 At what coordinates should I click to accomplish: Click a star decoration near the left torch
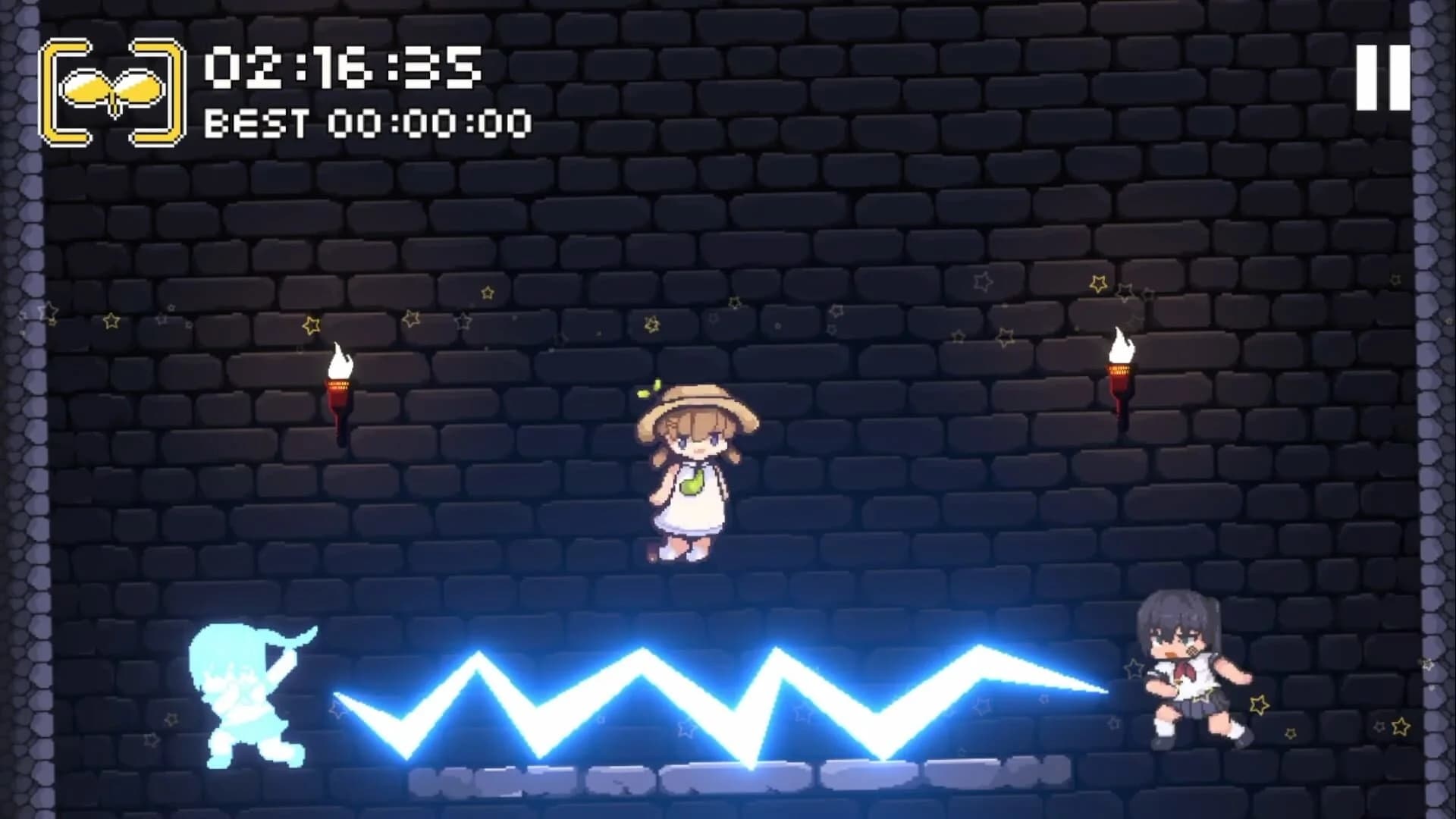[x=311, y=326]
